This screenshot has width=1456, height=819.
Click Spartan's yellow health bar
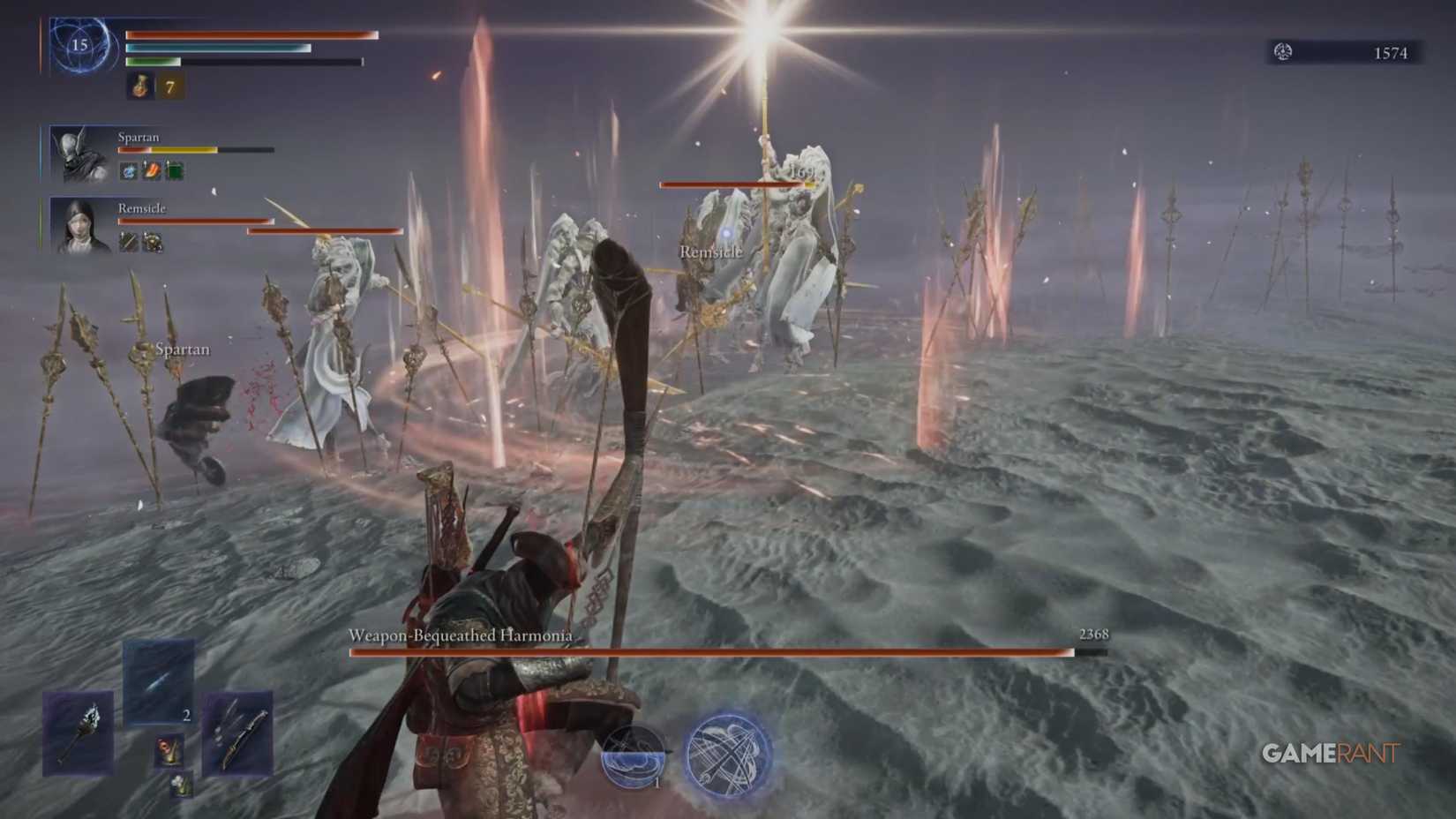(181, 149)
